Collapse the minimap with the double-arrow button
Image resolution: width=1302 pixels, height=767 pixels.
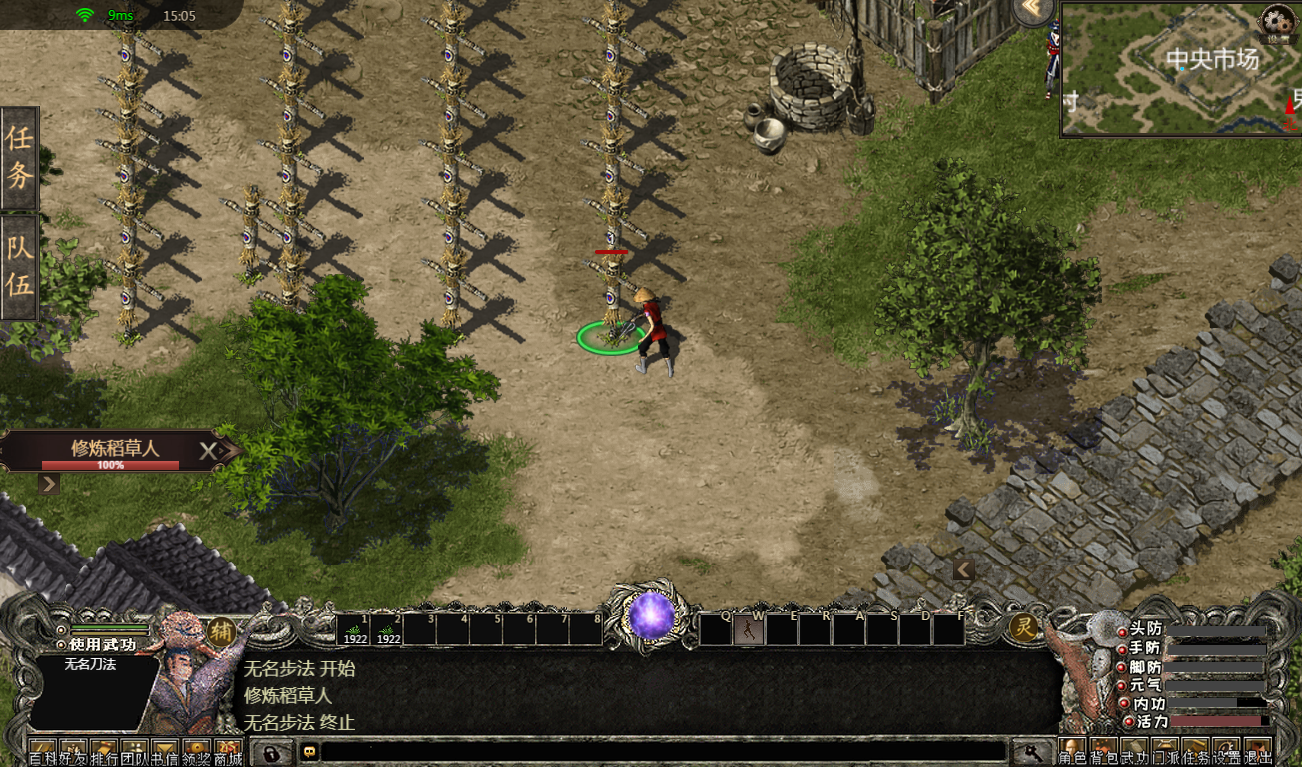pos(1035,11)
